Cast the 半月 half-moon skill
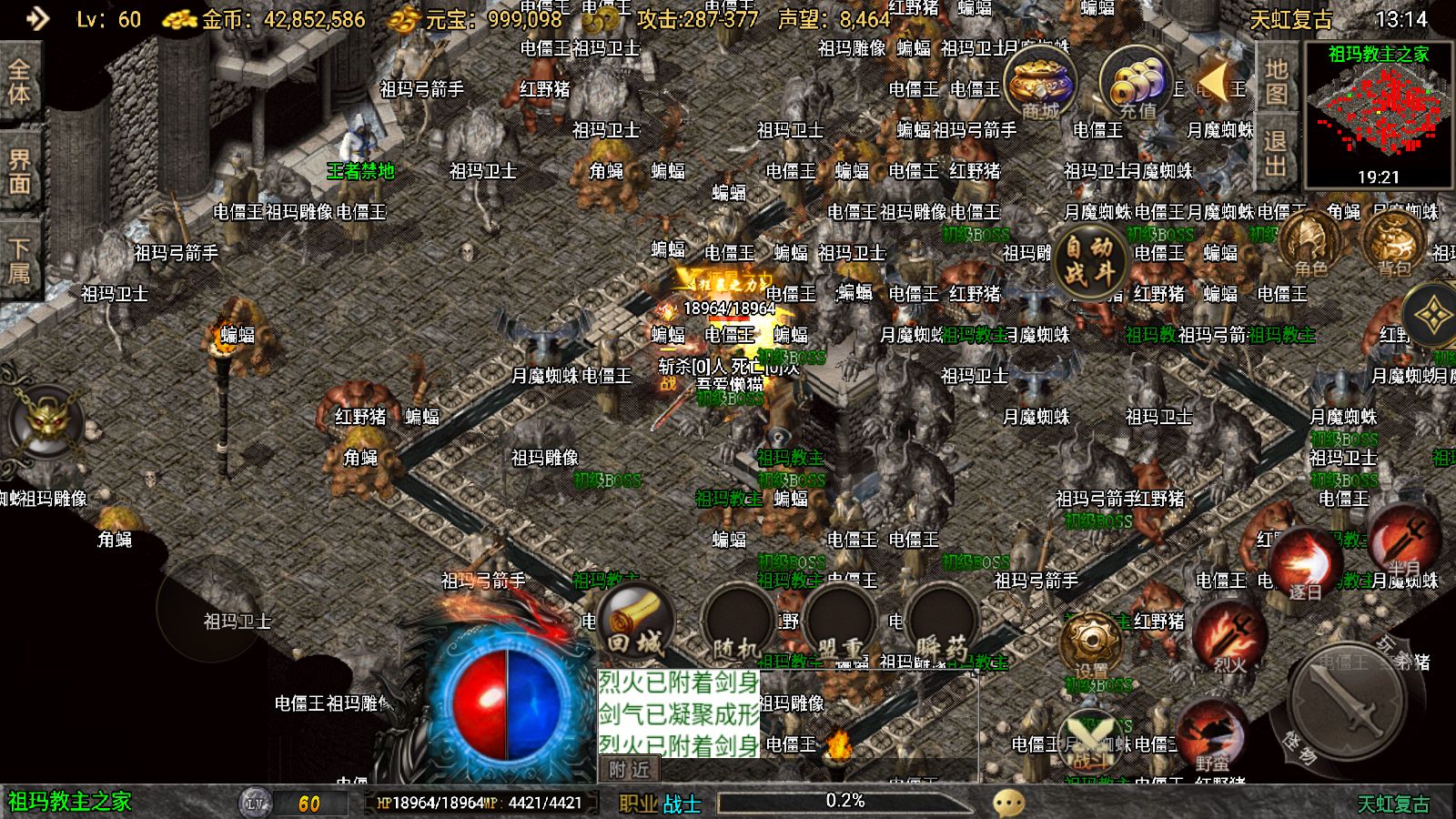This screenshot has width=1456, height=819. tap(1403, 542)
